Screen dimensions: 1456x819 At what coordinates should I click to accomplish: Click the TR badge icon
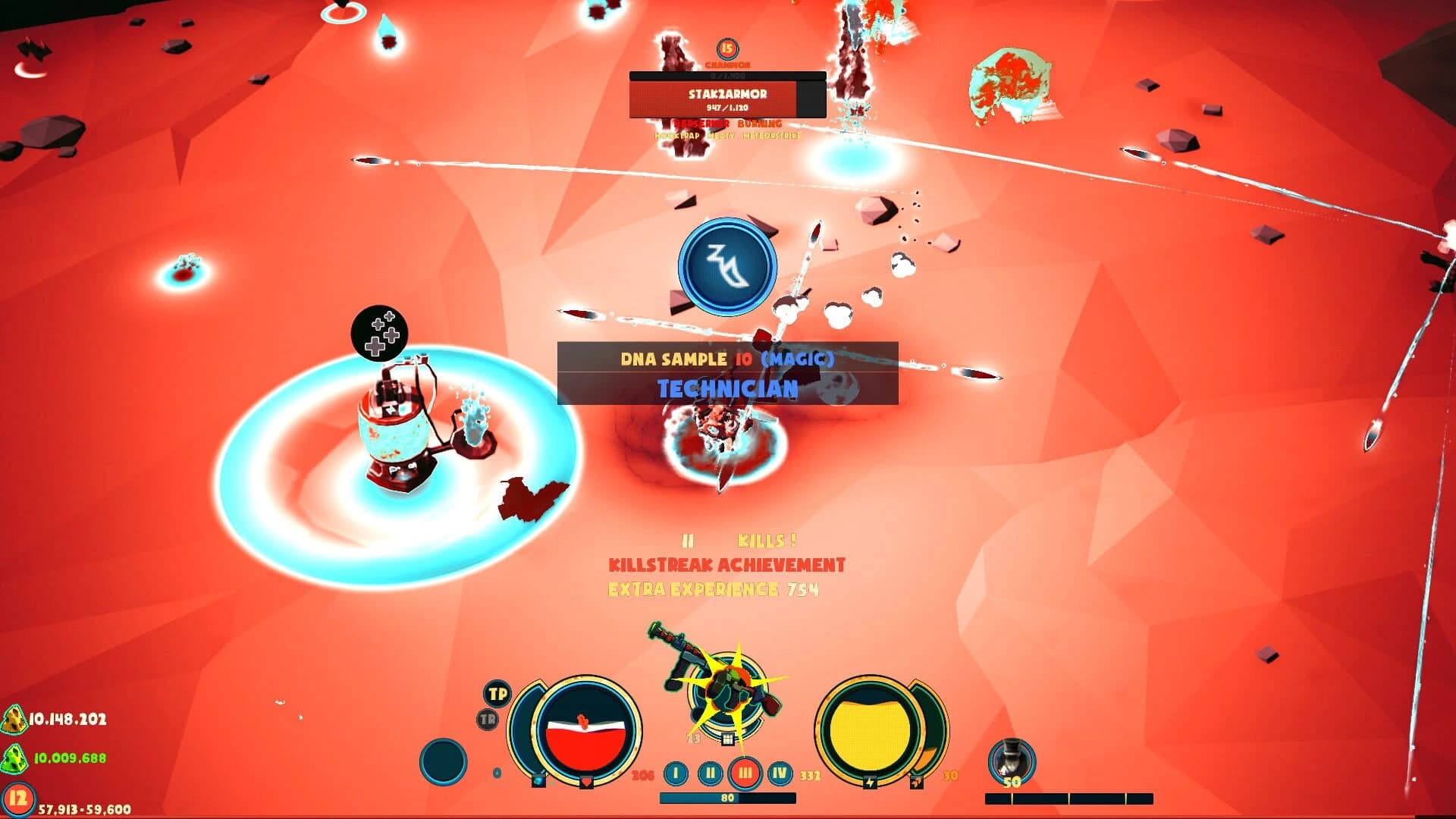coord(488,718)
